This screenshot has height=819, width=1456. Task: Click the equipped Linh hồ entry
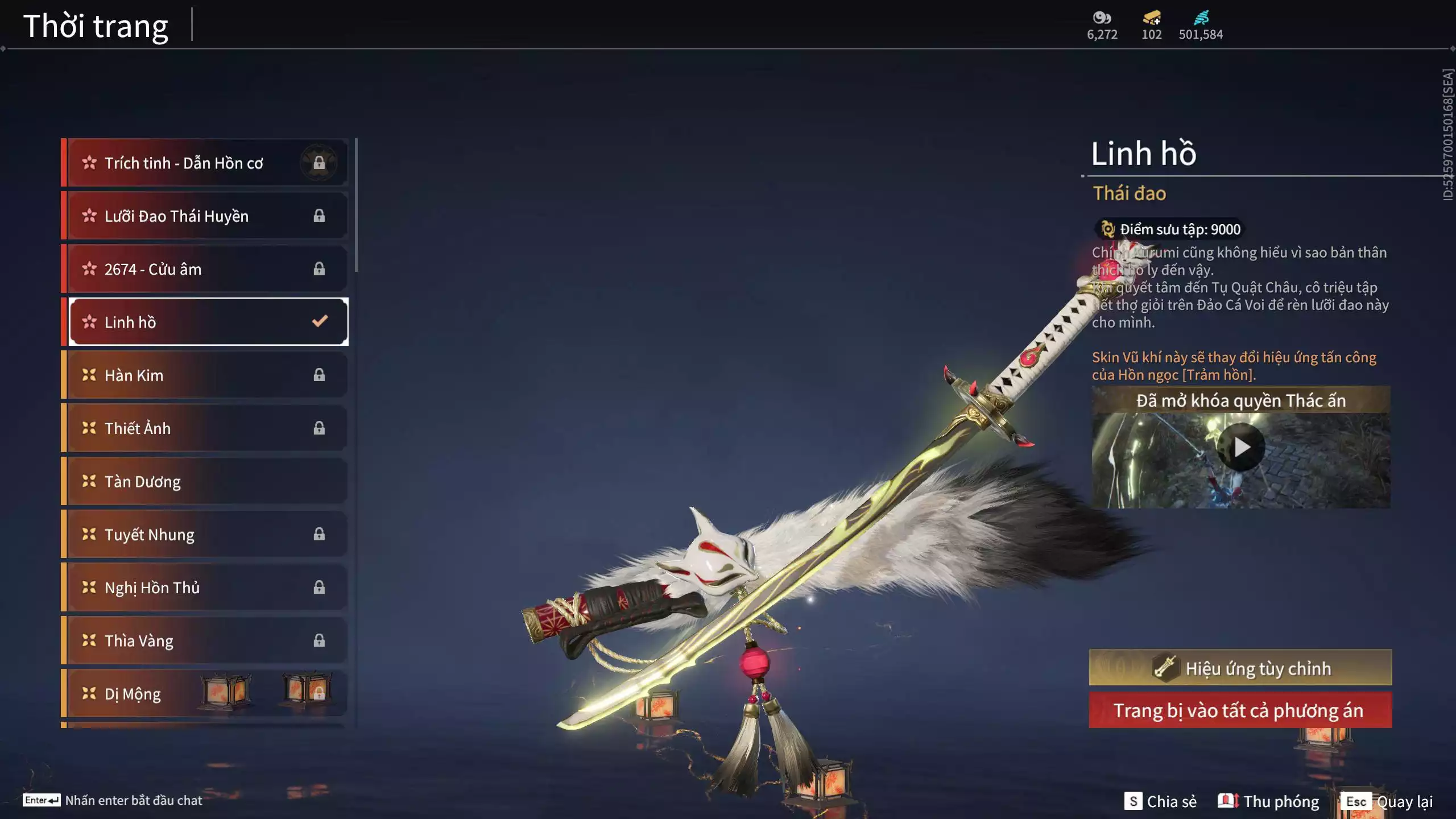[x=205, y=322]
